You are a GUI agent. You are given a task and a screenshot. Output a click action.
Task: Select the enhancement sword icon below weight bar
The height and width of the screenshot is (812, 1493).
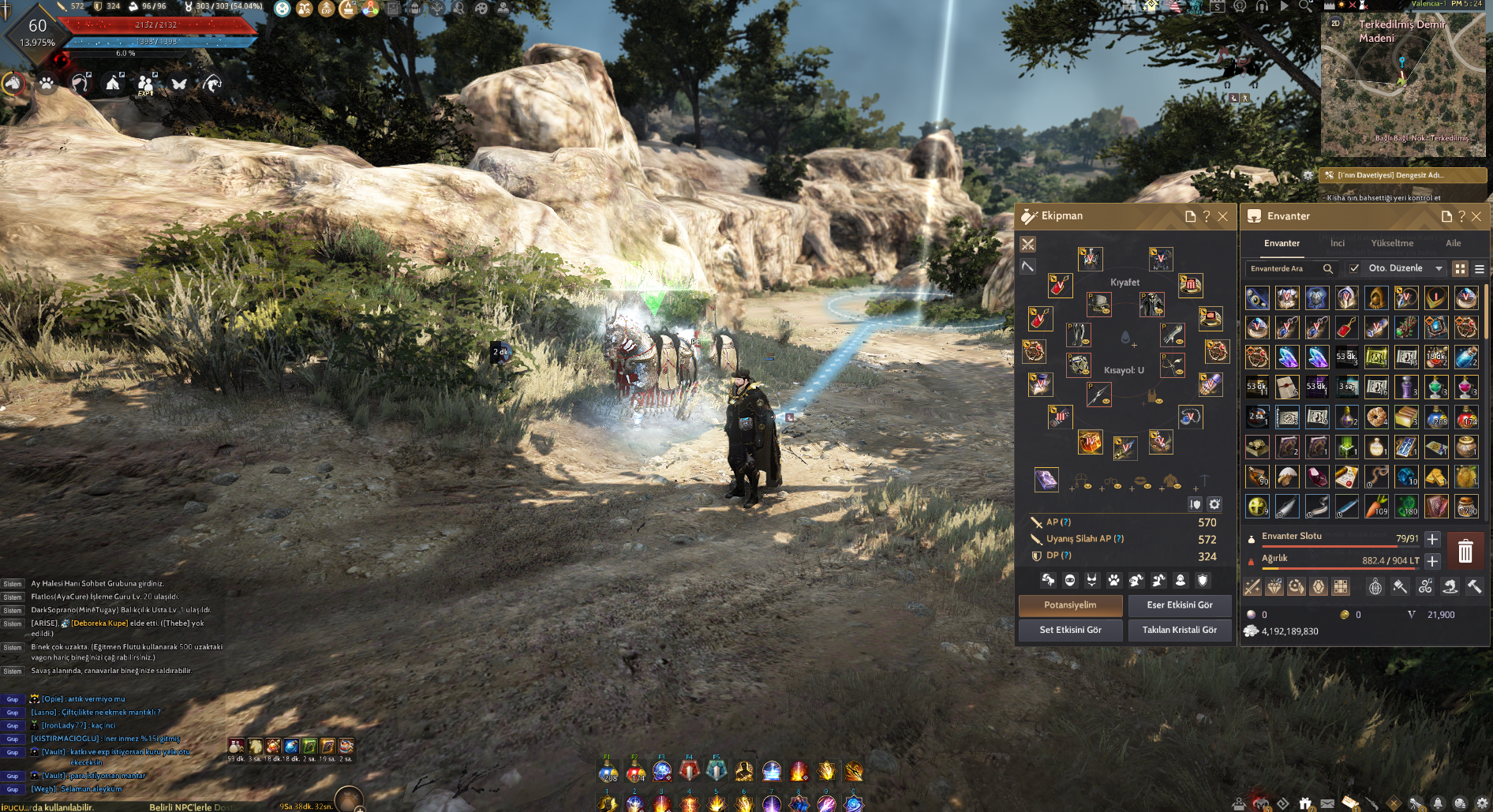[x=1252, y=587]
